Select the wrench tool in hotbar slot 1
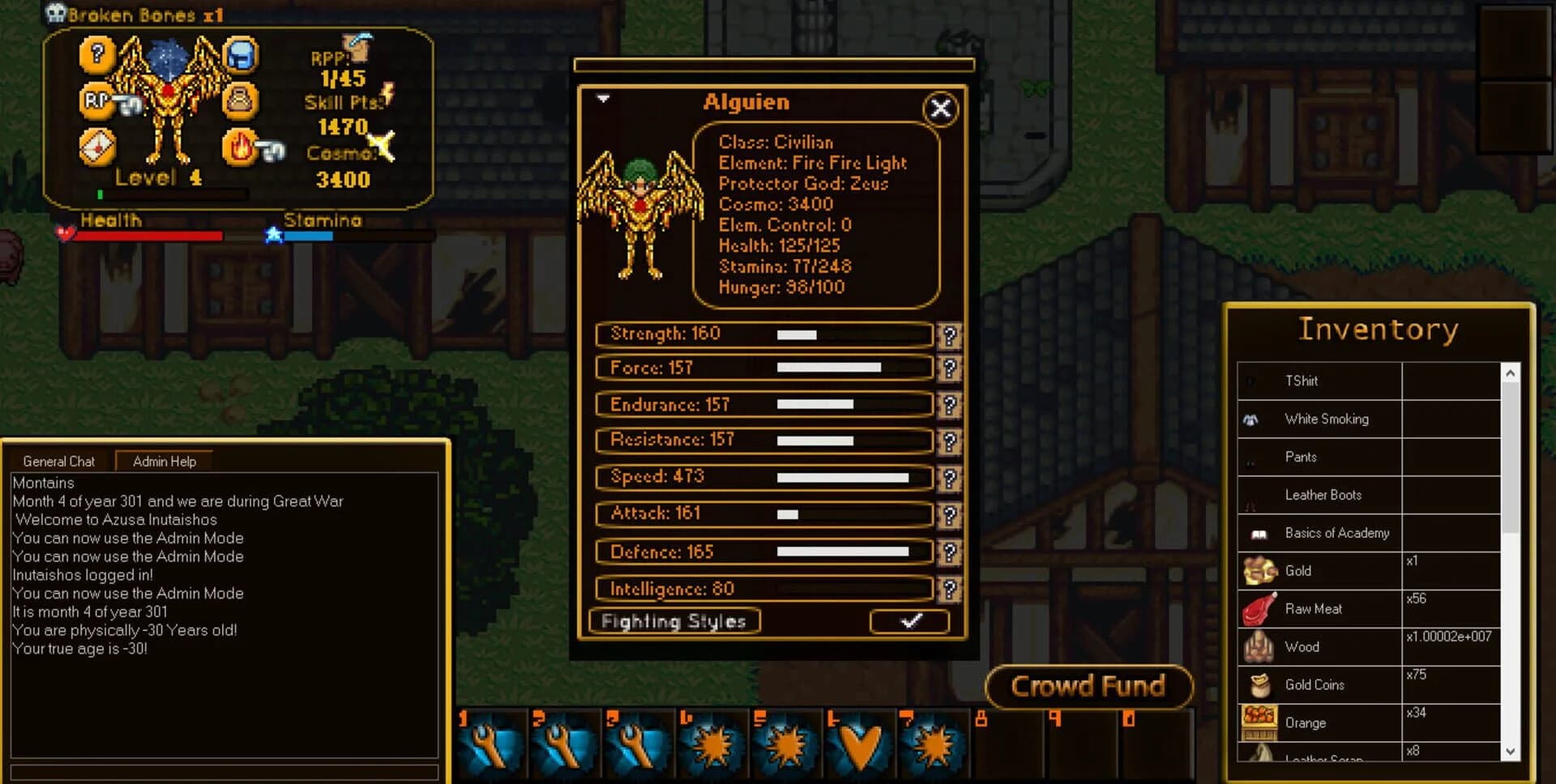This screenshot has width=1556, height=784. [489, 744]
